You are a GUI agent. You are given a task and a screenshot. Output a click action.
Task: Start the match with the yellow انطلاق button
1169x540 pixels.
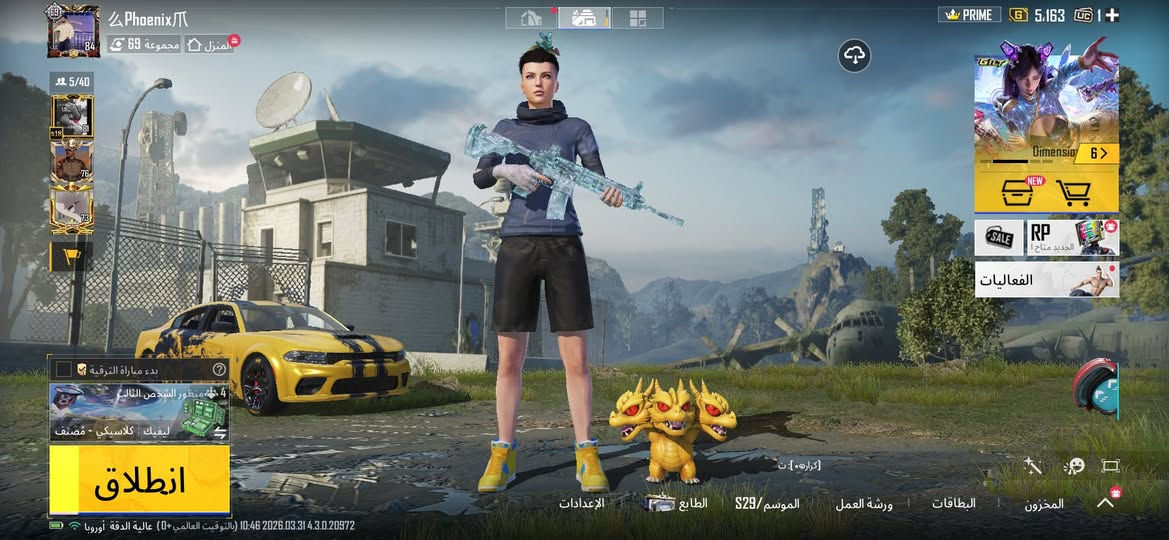pyautogui.click(x=139, y=481)
